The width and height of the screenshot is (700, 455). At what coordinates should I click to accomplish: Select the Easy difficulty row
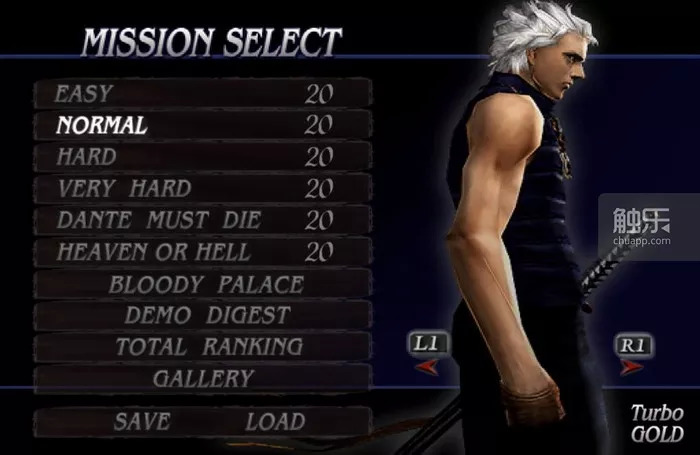pyautogui.click(x=200, y=94)
